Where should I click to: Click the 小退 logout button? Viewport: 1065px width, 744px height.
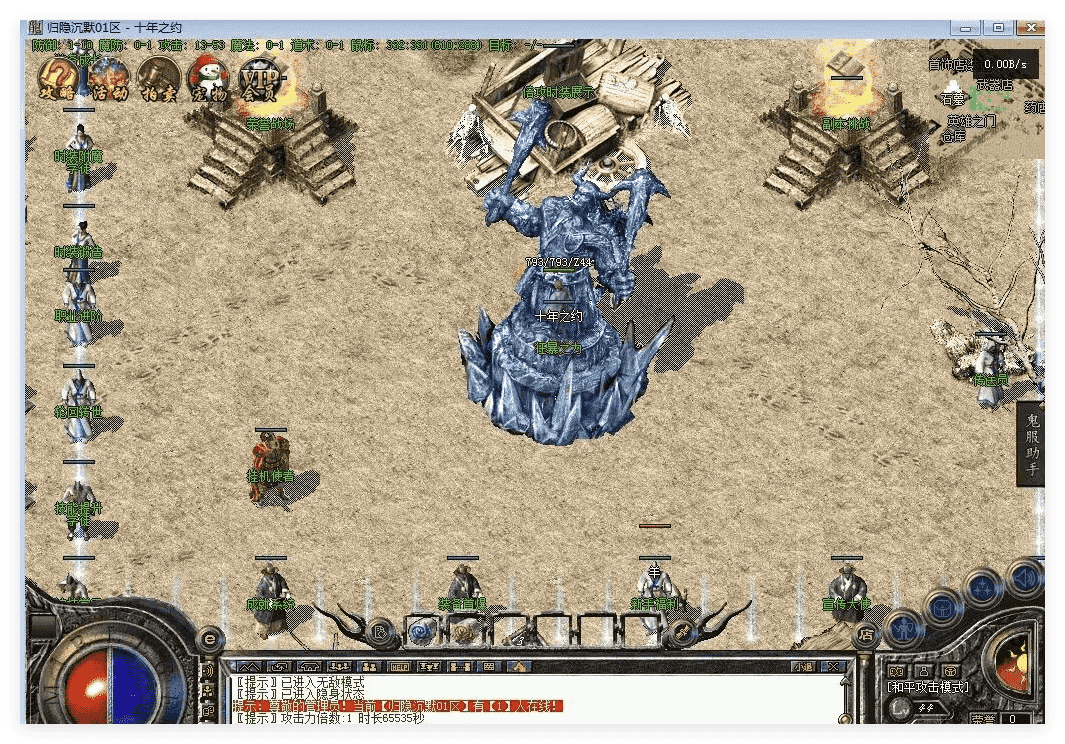coord(802,666)
